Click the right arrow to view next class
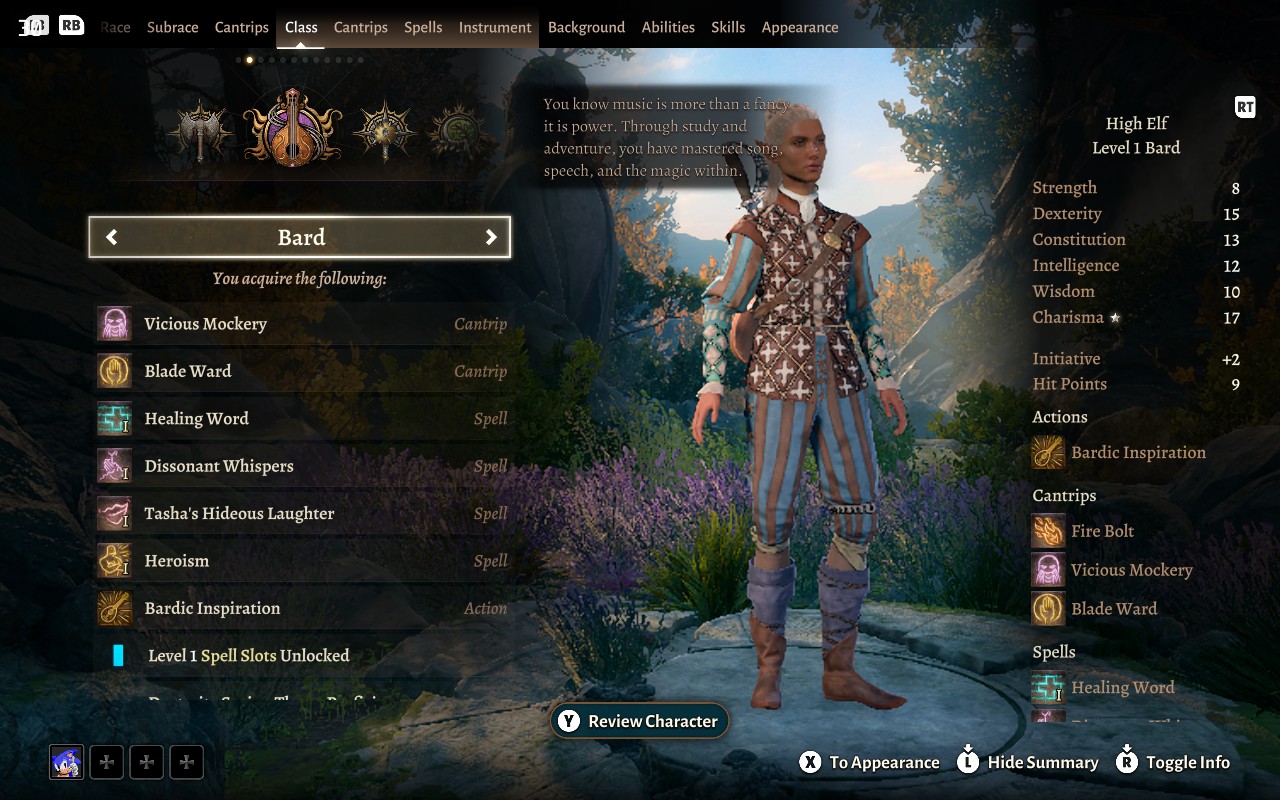The height and width of the screenshot is (800, 1280). pos(491,237)
